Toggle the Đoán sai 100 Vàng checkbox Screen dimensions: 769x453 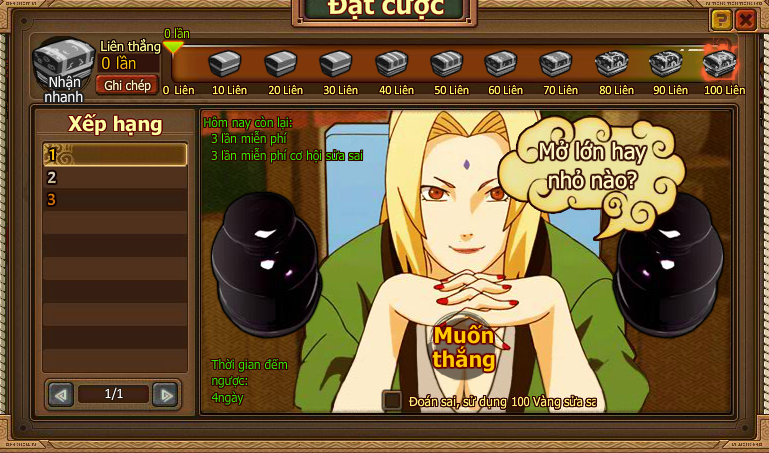pyautogui.click(x=393, y=400)
